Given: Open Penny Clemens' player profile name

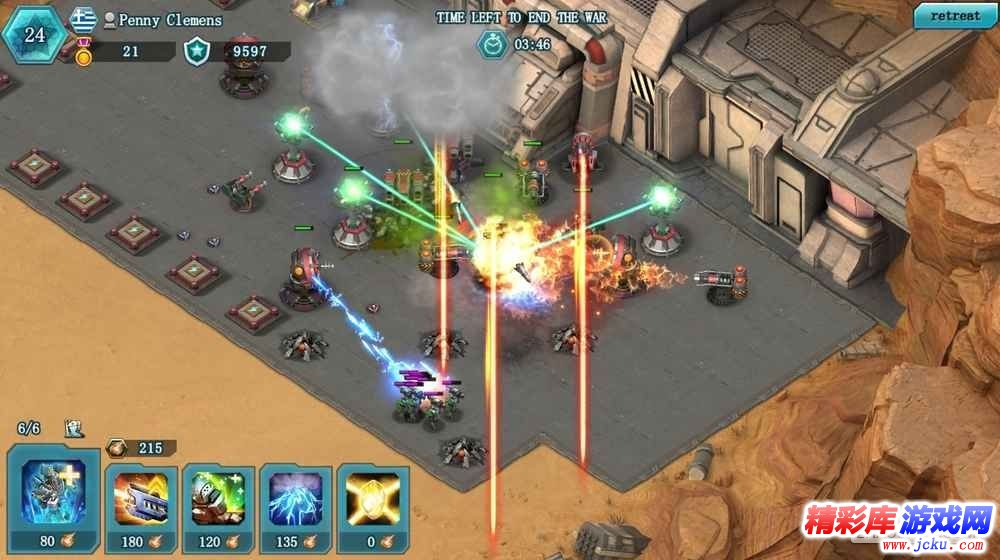Looking at the screenshot, I should coord(169,20).
